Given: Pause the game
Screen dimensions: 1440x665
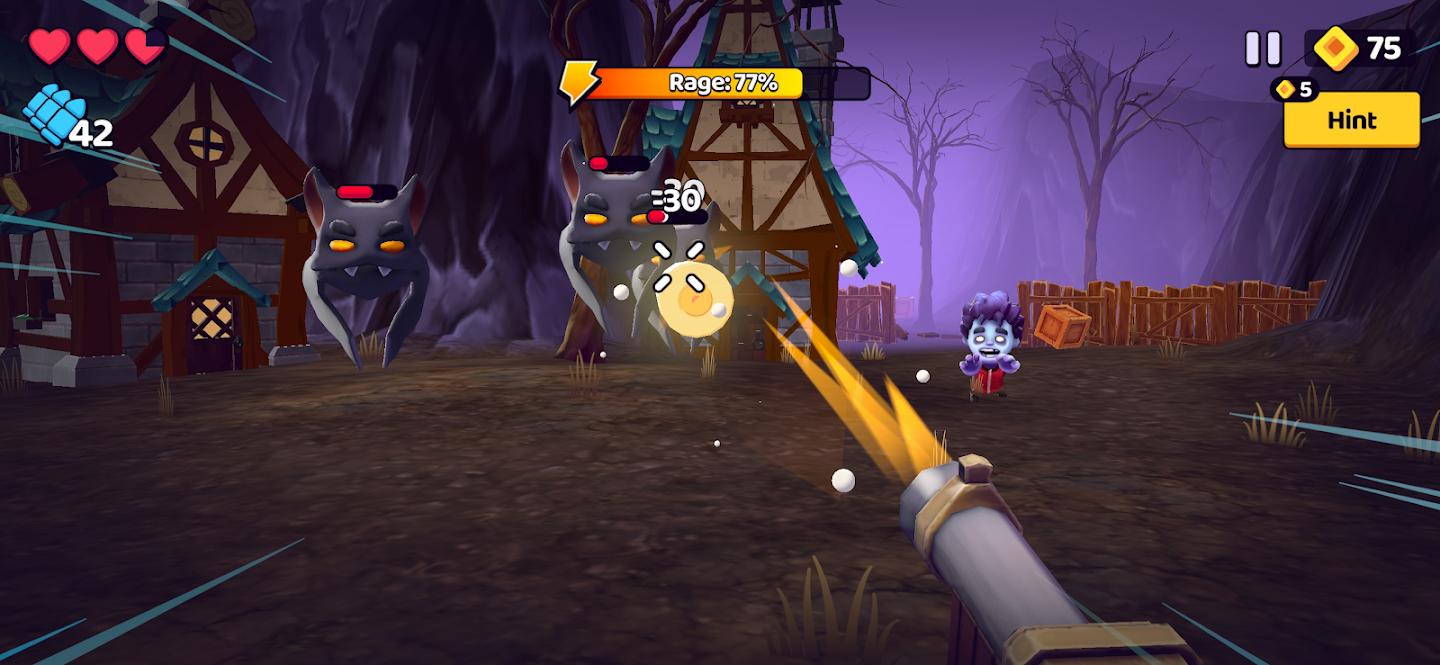Looking at the screenshot, I should pyautogui.click(x=1262, y=48).
